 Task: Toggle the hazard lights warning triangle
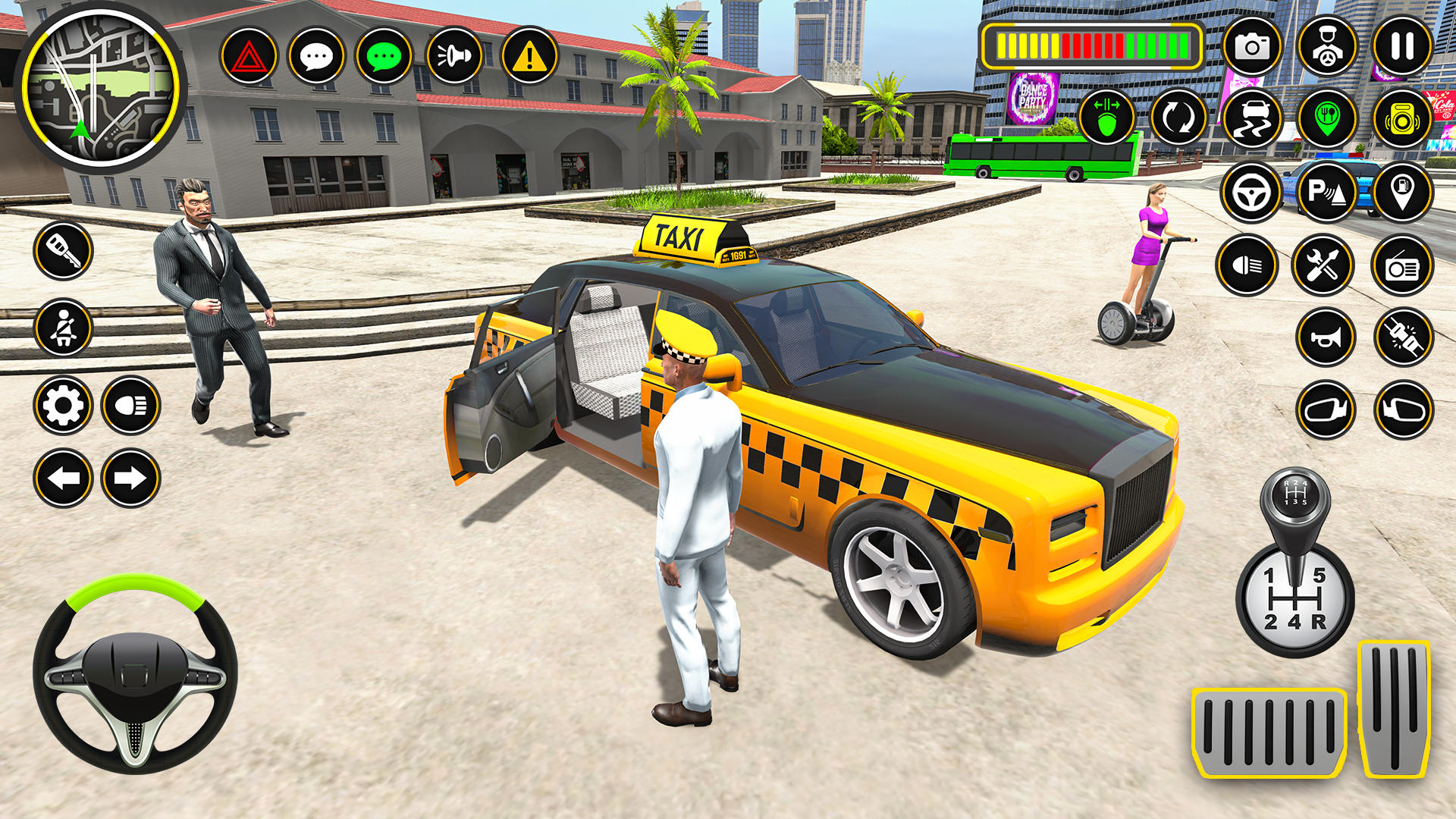pyautogui.click(x=250, y=55)
